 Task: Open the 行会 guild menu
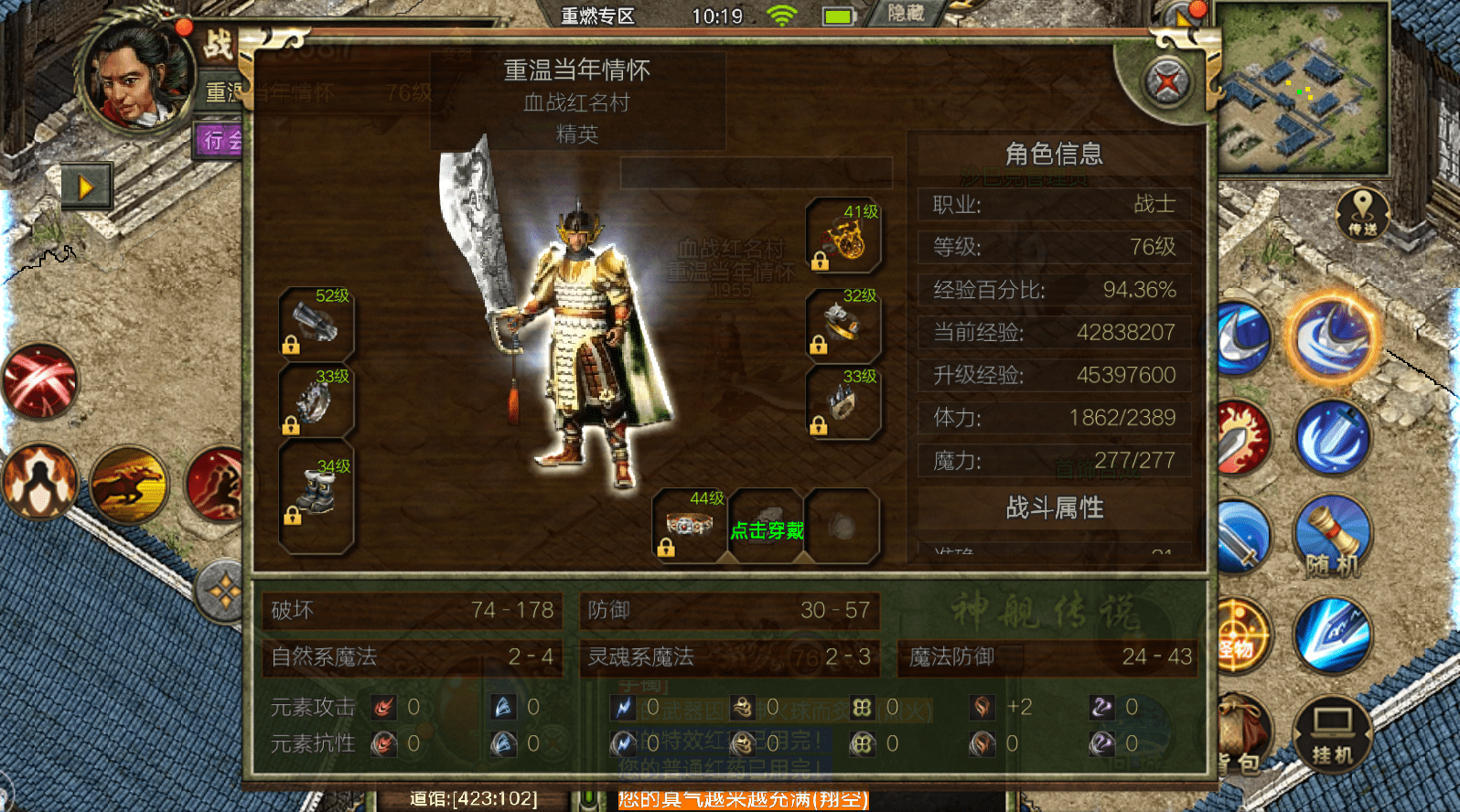[x=219, y=140]
